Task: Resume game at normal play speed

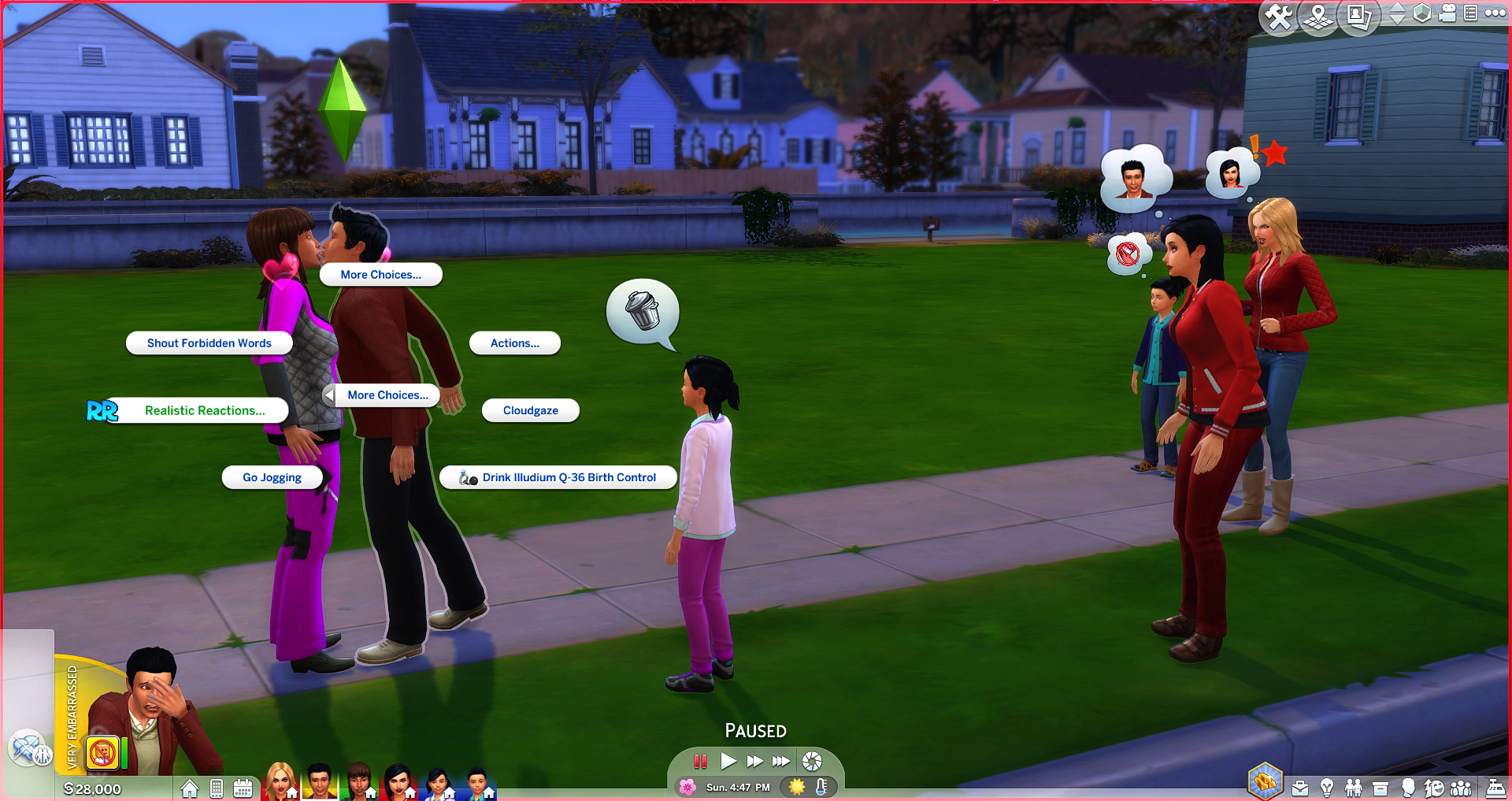Action: click(728, 761)
